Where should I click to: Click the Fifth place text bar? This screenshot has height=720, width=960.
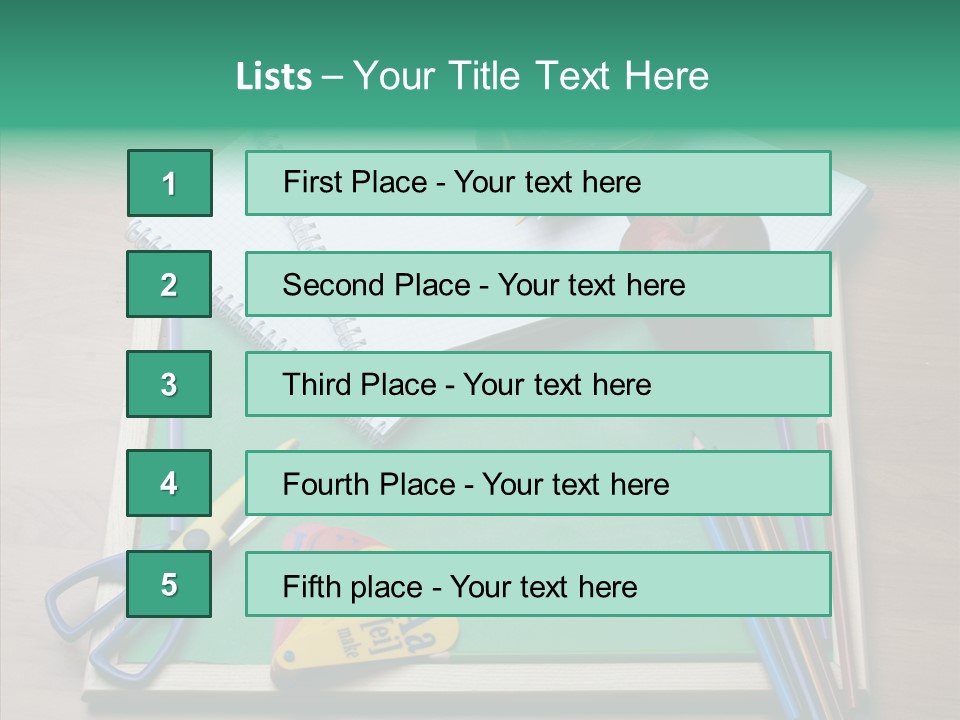(538, 584)
